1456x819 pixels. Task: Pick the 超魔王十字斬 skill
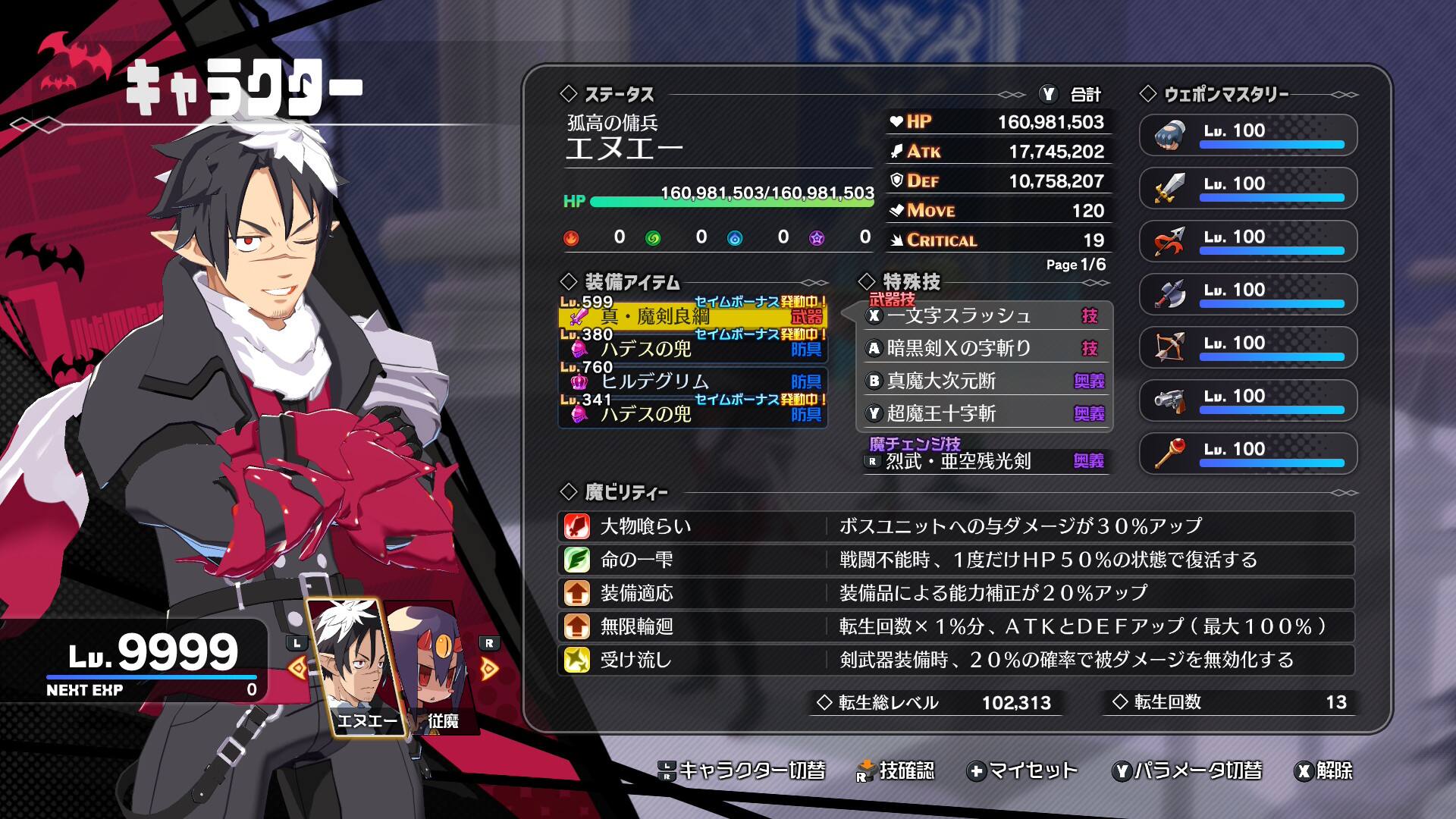(x=986, y=413)
